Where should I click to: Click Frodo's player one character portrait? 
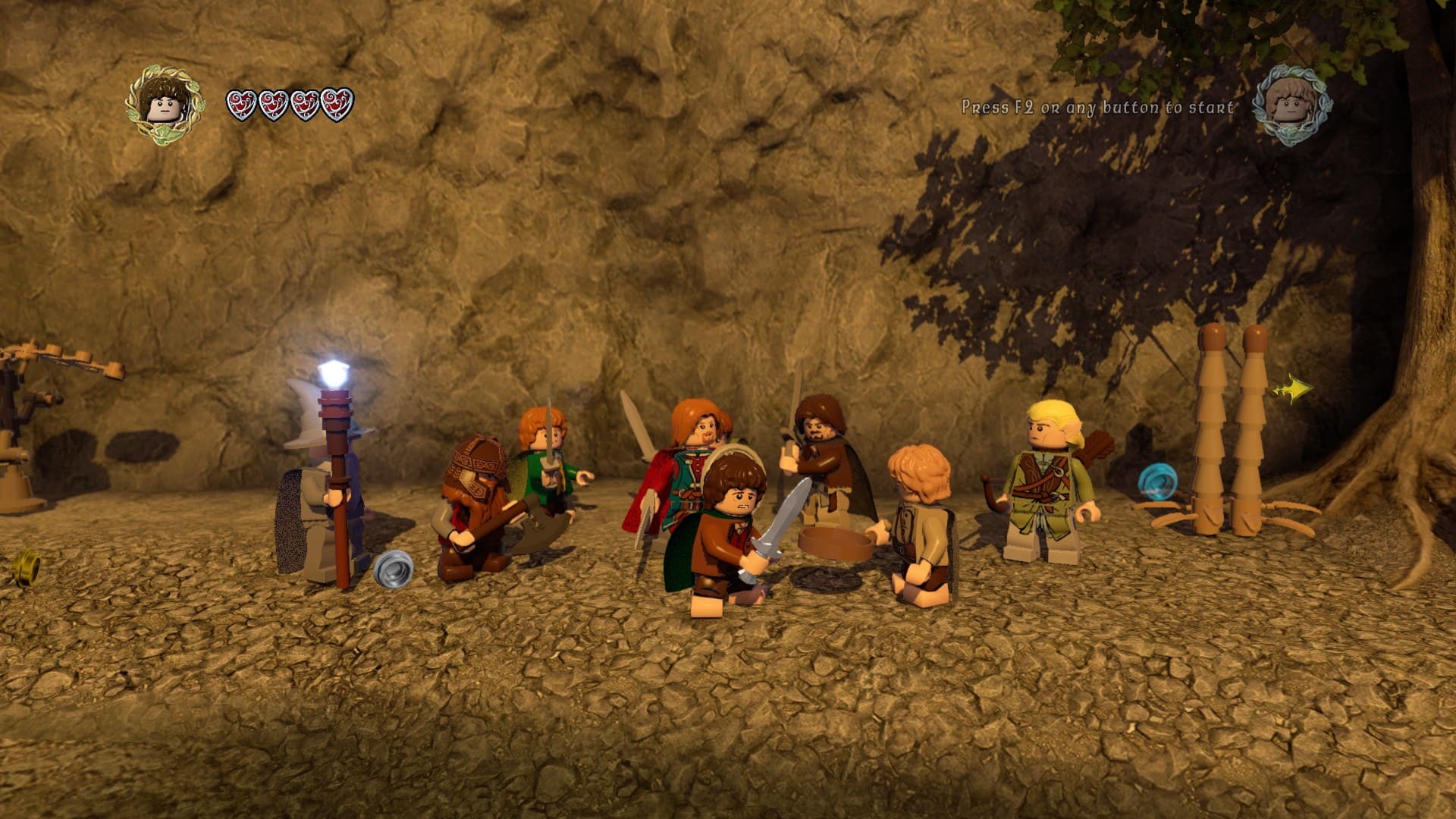[165, 105]
